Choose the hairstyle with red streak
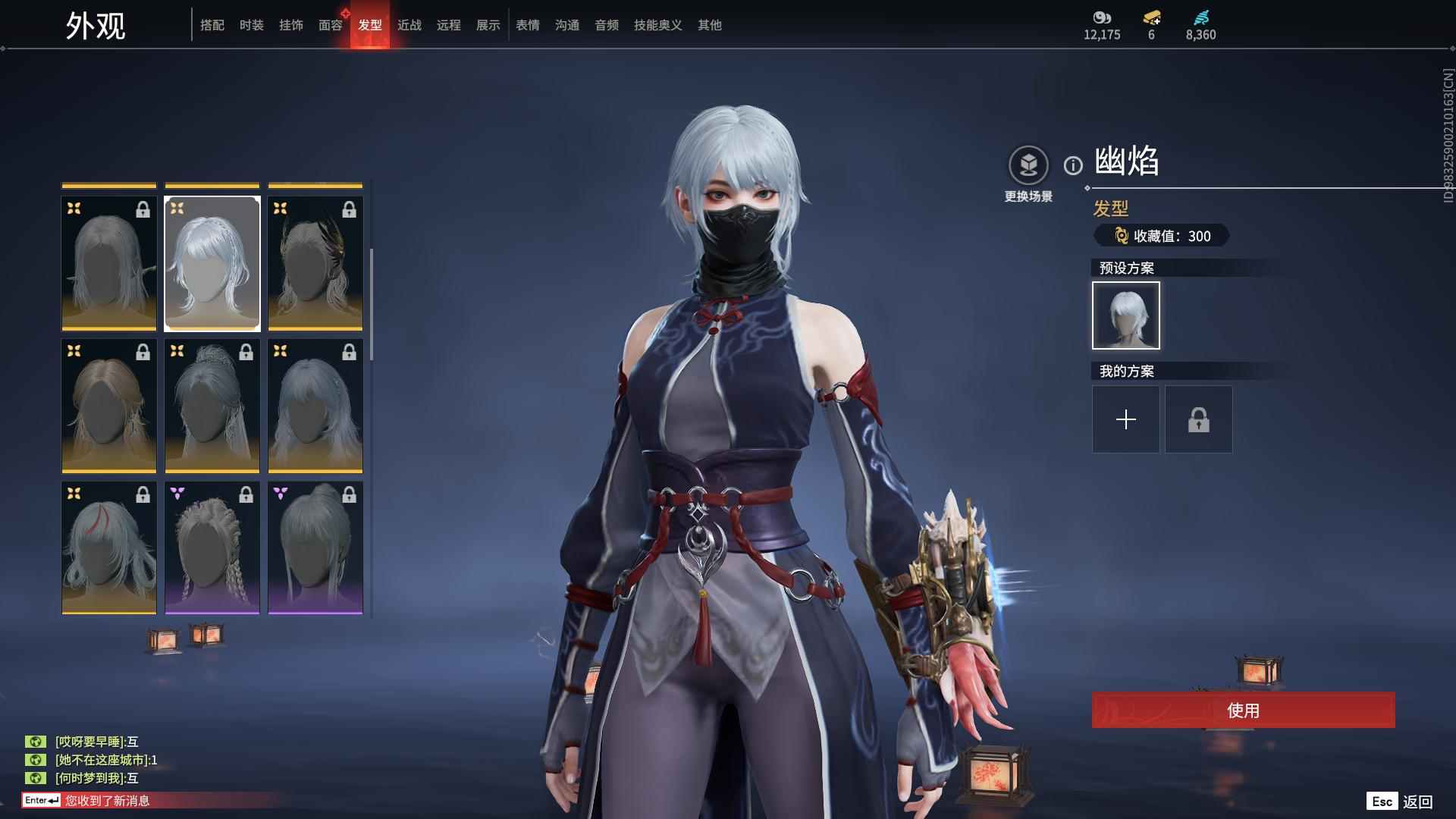This screenshot has height=819, width=1456. 109,548
